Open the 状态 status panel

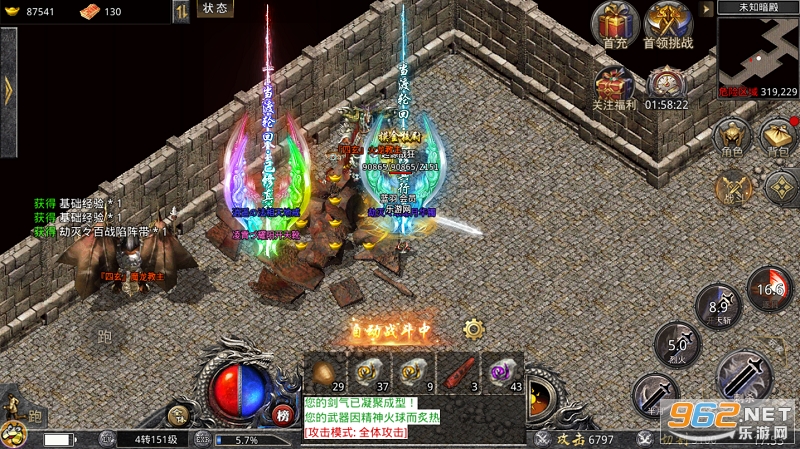215,9
